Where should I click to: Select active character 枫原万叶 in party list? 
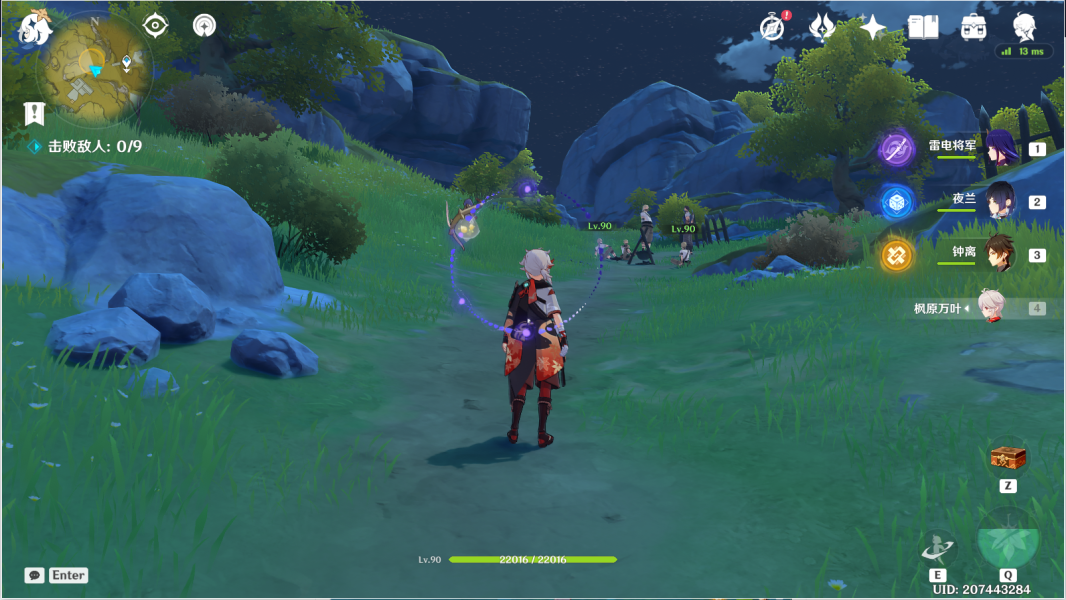pos(990,308)
